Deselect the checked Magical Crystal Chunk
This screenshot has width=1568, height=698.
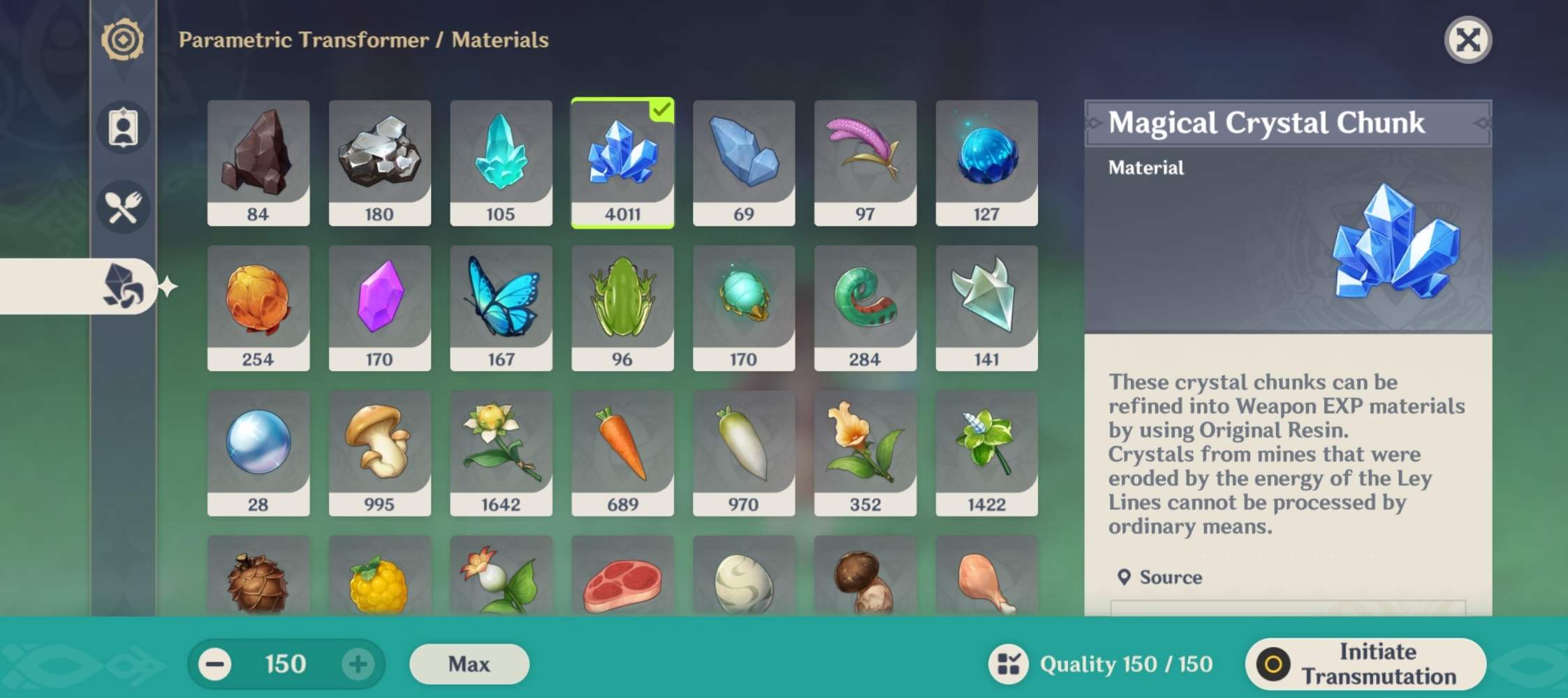(x=622, y=162)
